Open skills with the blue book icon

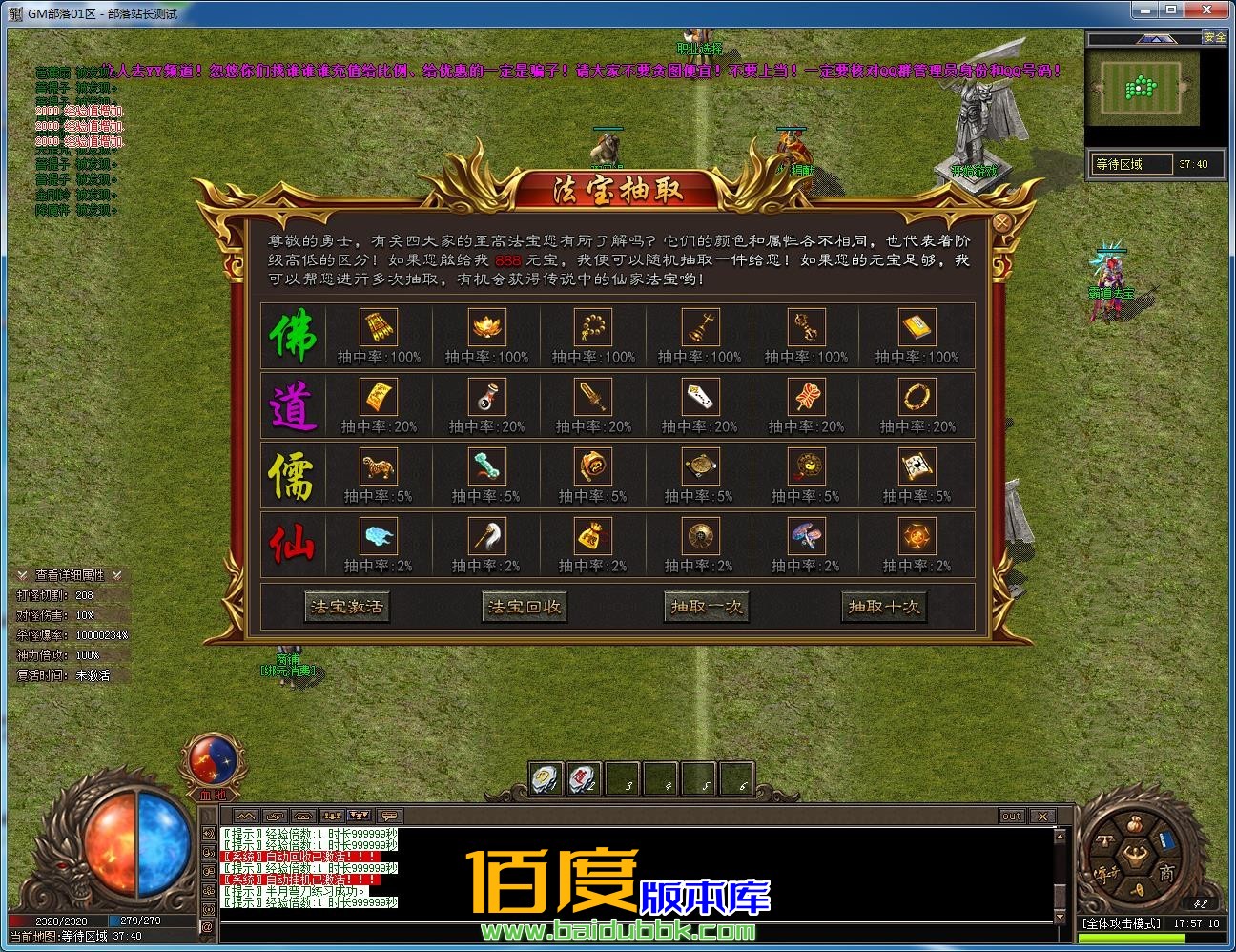point(1166,840)
